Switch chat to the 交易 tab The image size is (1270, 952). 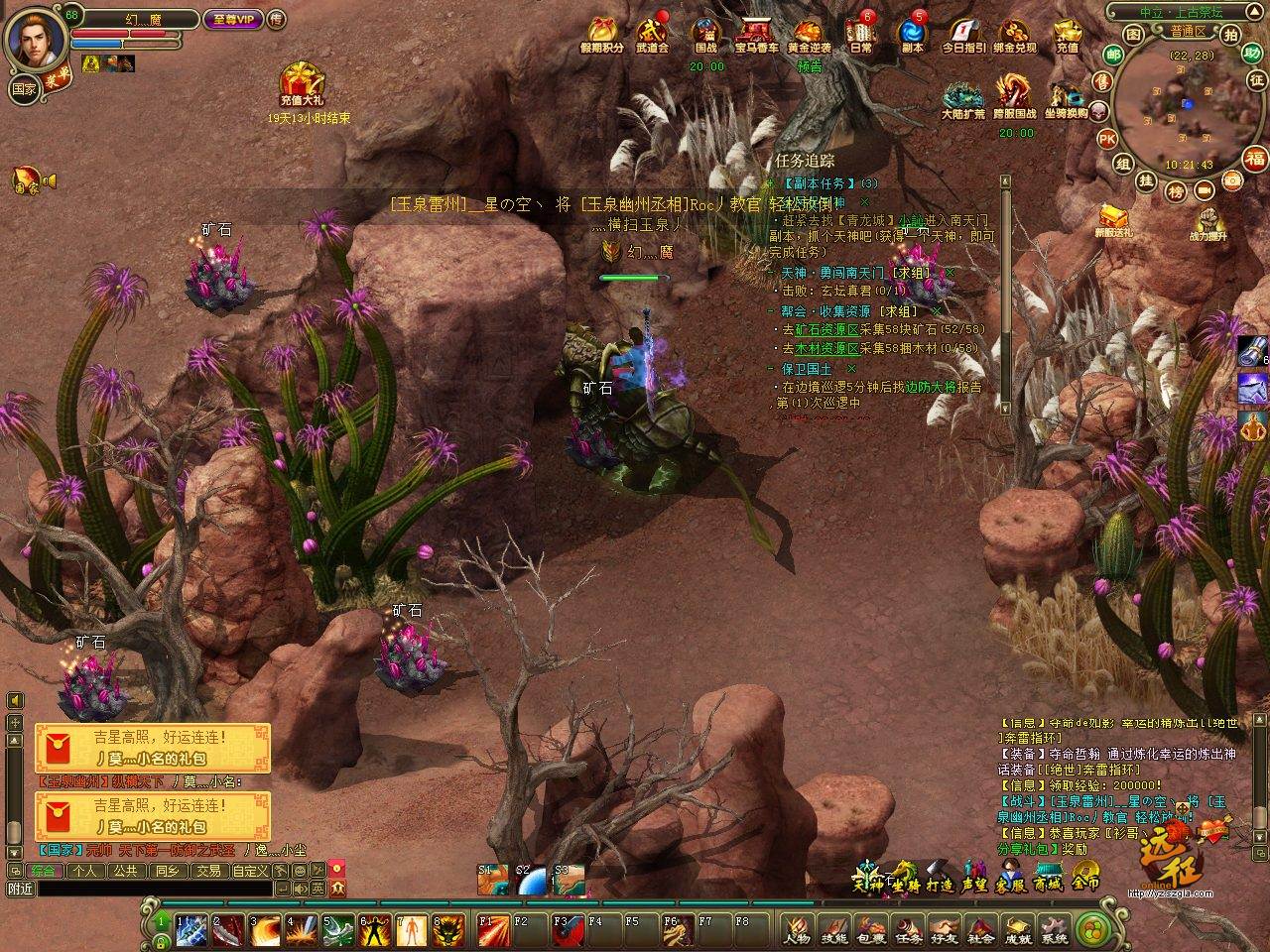(x=207, y=871)
